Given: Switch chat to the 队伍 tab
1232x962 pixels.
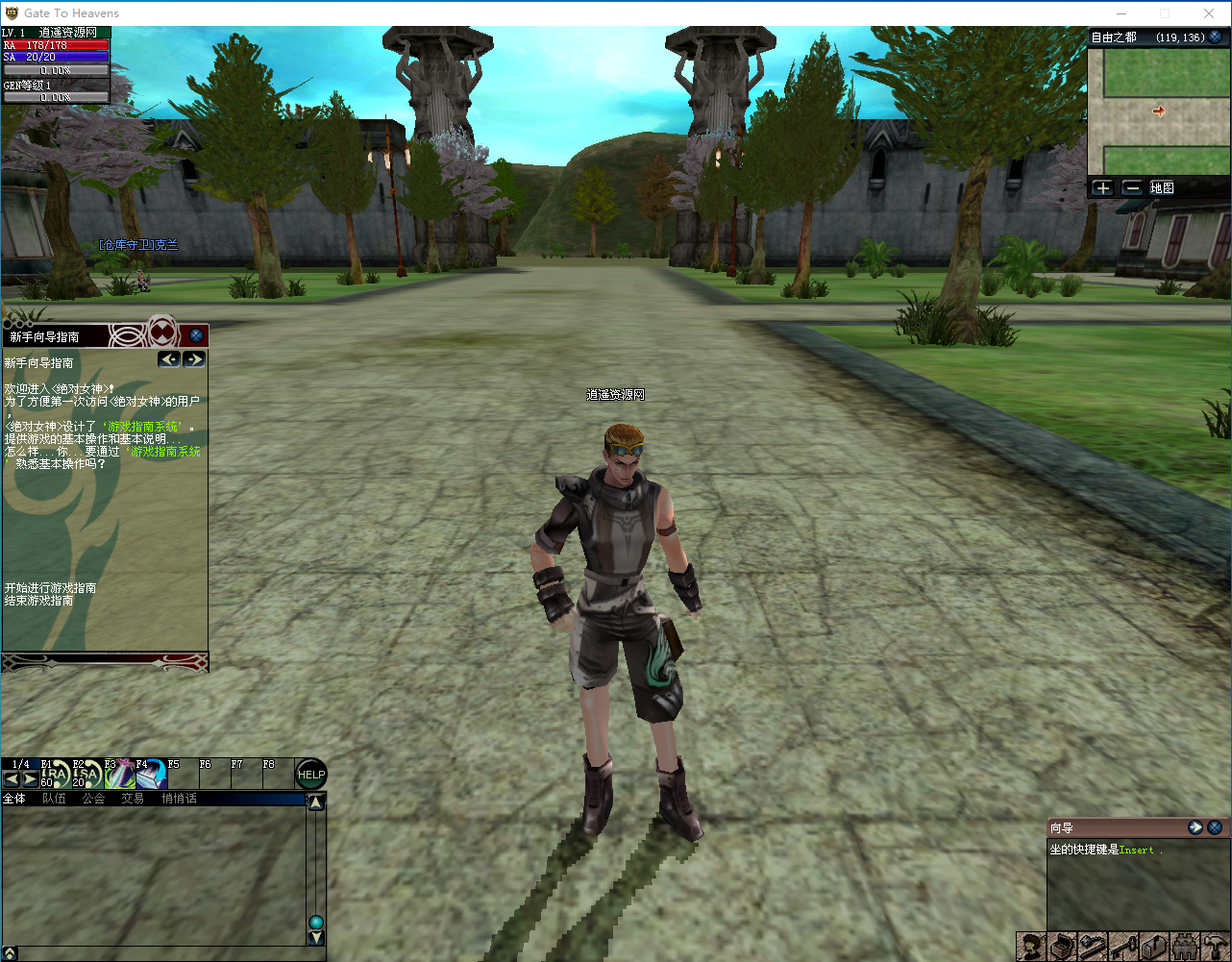Looking at the screenshot, I should [54, 799].
